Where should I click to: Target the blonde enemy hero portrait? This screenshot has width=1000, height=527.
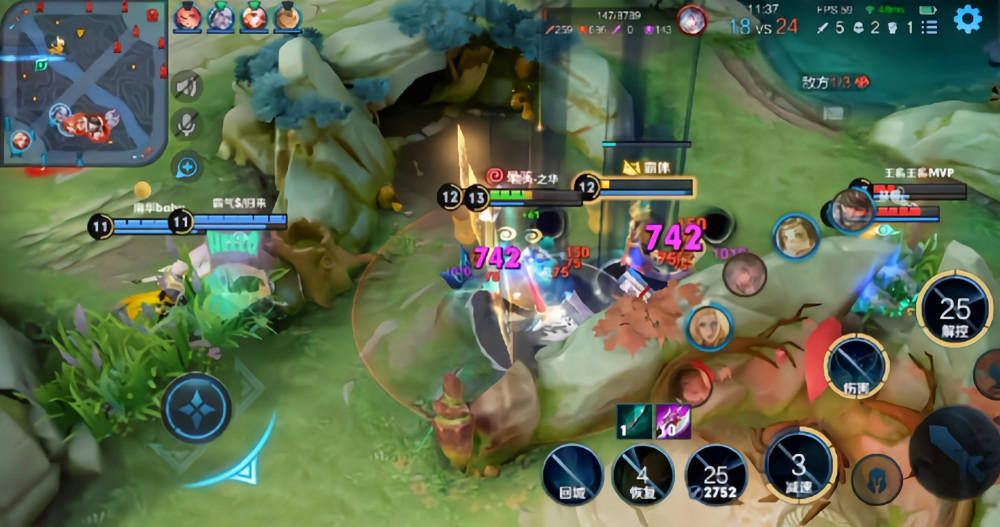coord(708,327)
